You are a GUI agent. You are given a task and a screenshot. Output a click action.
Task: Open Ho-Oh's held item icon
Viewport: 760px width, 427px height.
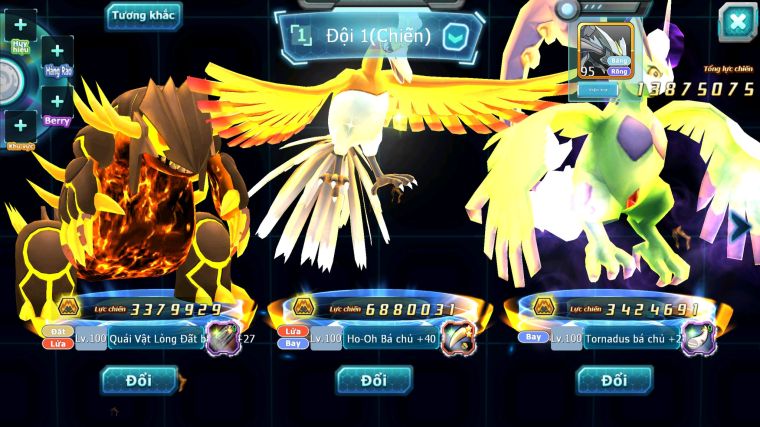457,338
